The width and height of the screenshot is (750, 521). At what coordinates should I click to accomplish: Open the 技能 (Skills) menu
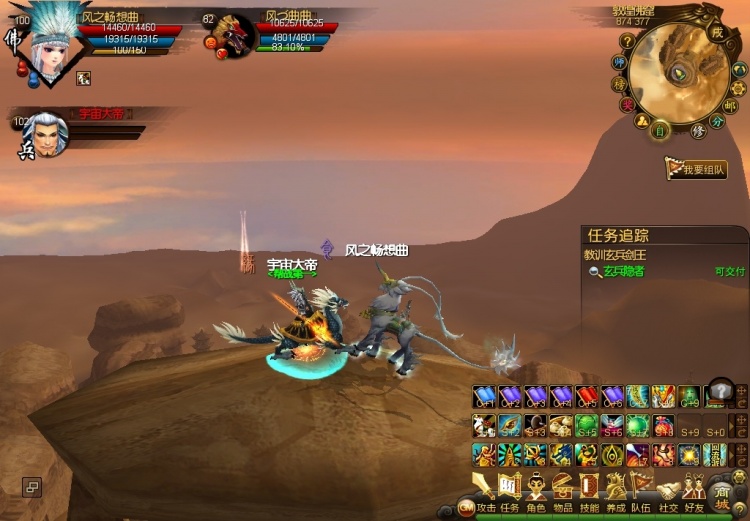[590, 490]
